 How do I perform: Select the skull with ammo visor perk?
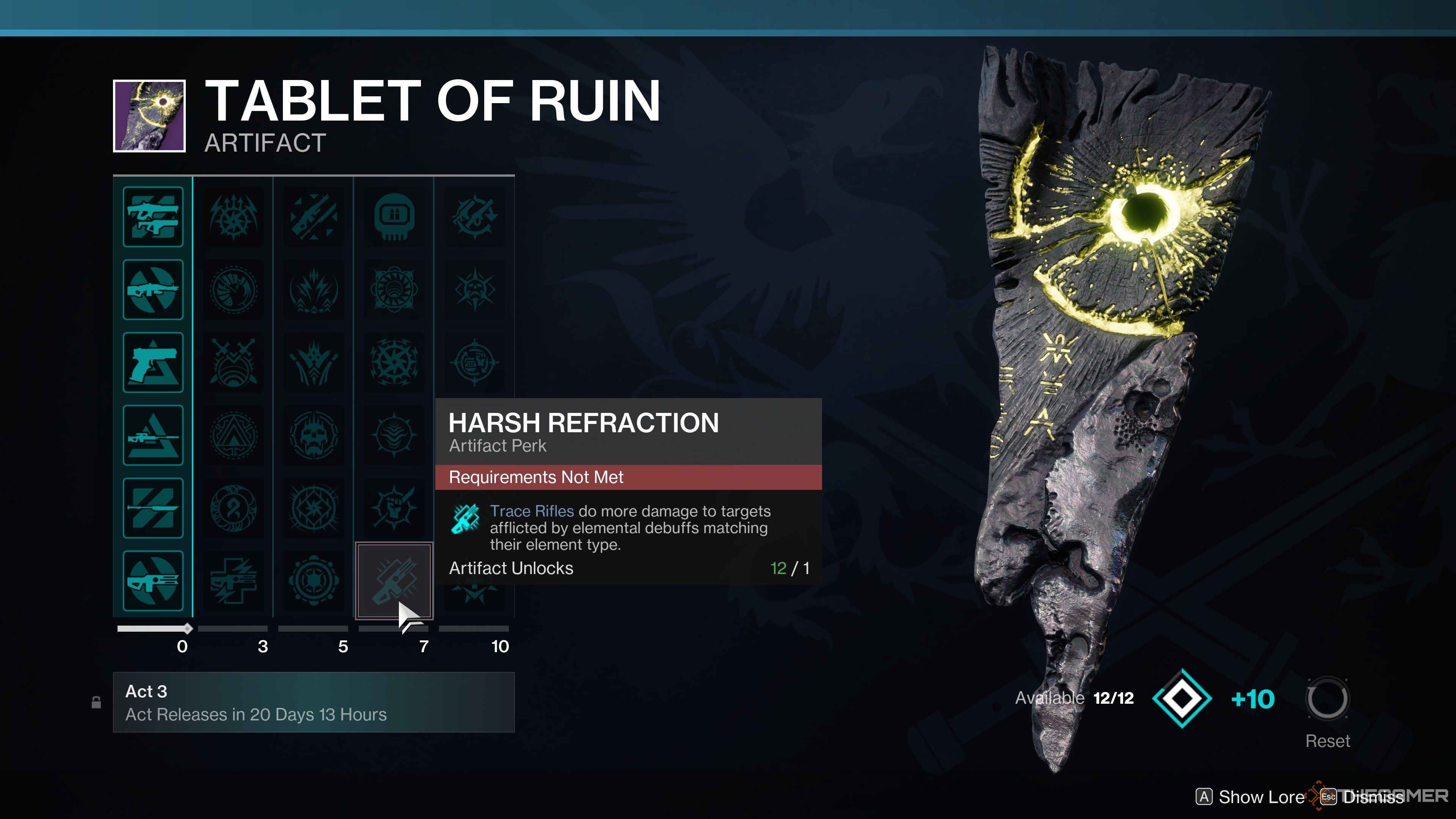point(394,217)
